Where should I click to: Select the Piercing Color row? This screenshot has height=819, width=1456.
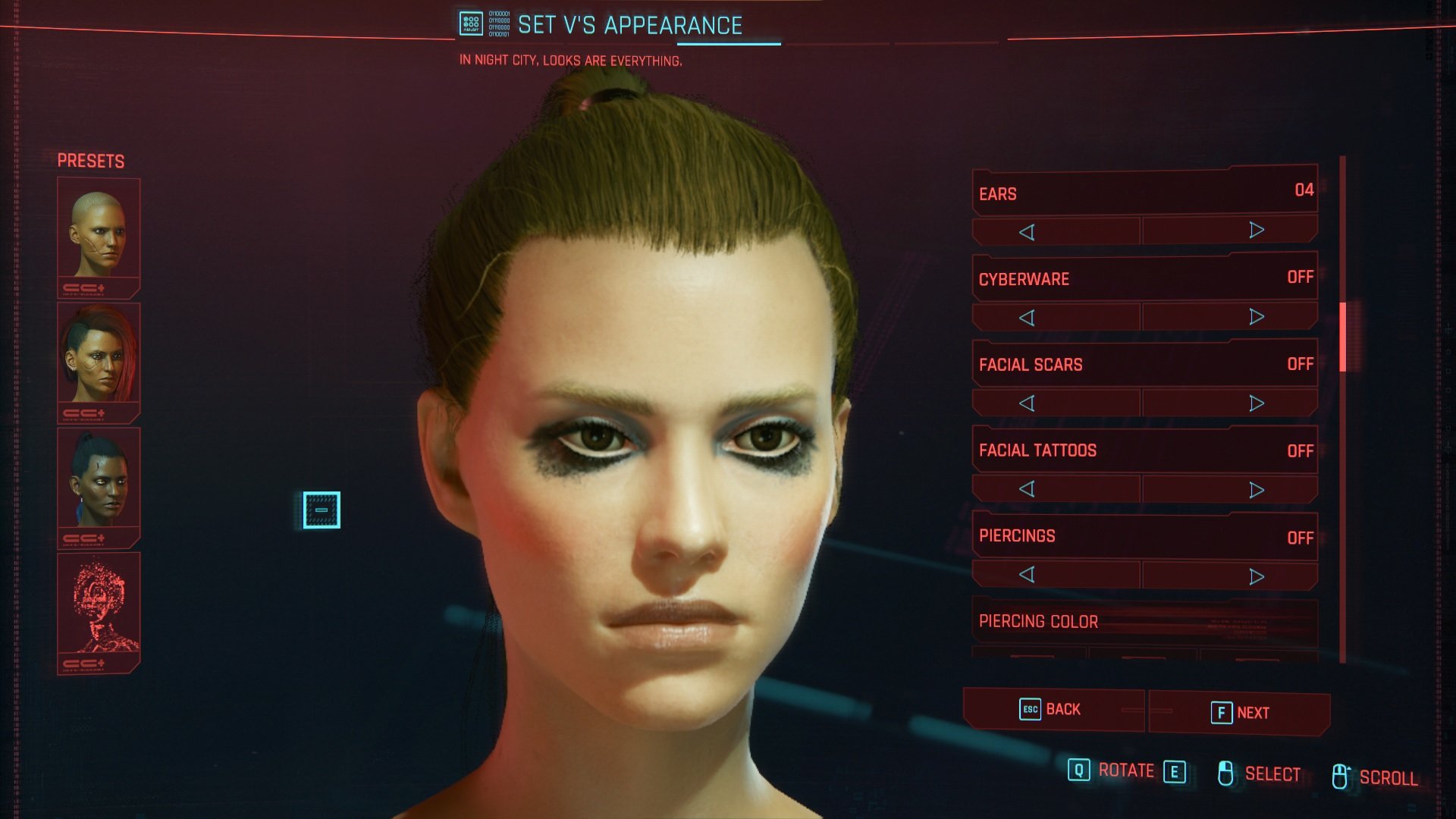click(x=1144, y=622)
